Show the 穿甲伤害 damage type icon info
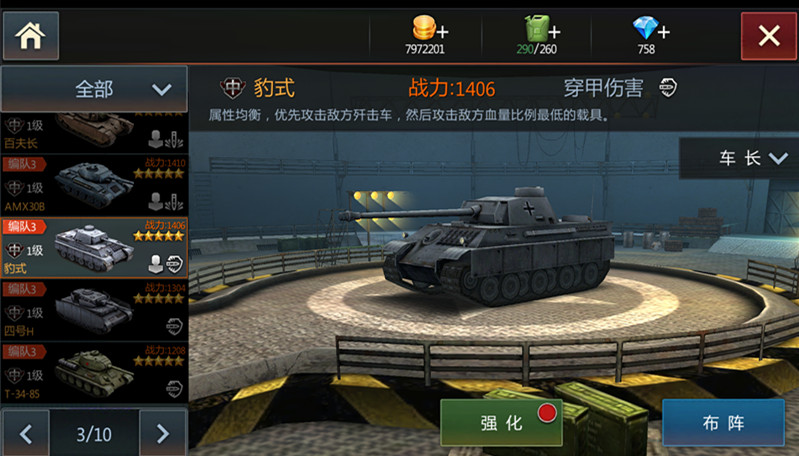This screenshot has height=456, width=799. point(668,88)
